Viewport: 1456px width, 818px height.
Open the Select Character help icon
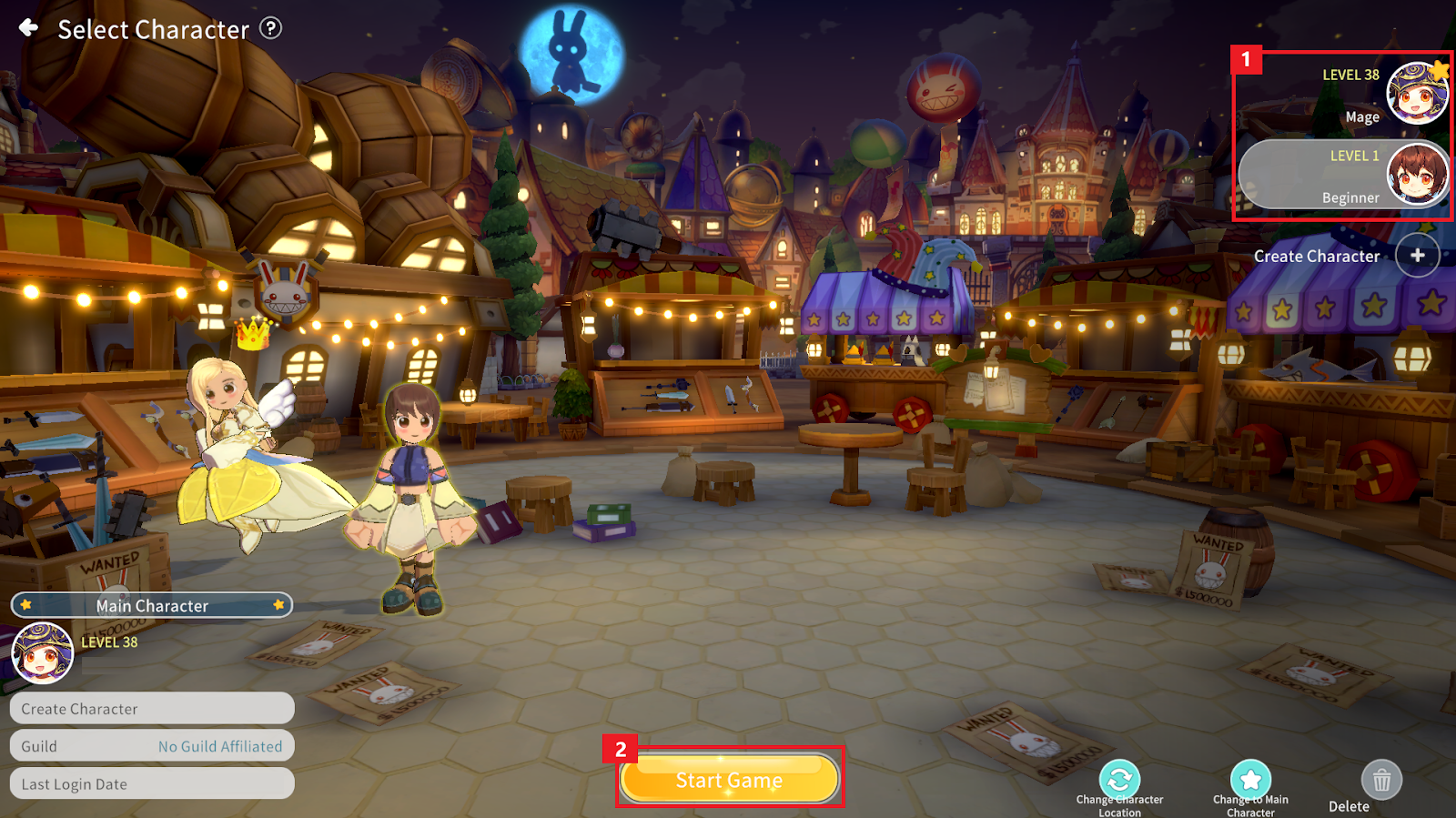(270, 28)
